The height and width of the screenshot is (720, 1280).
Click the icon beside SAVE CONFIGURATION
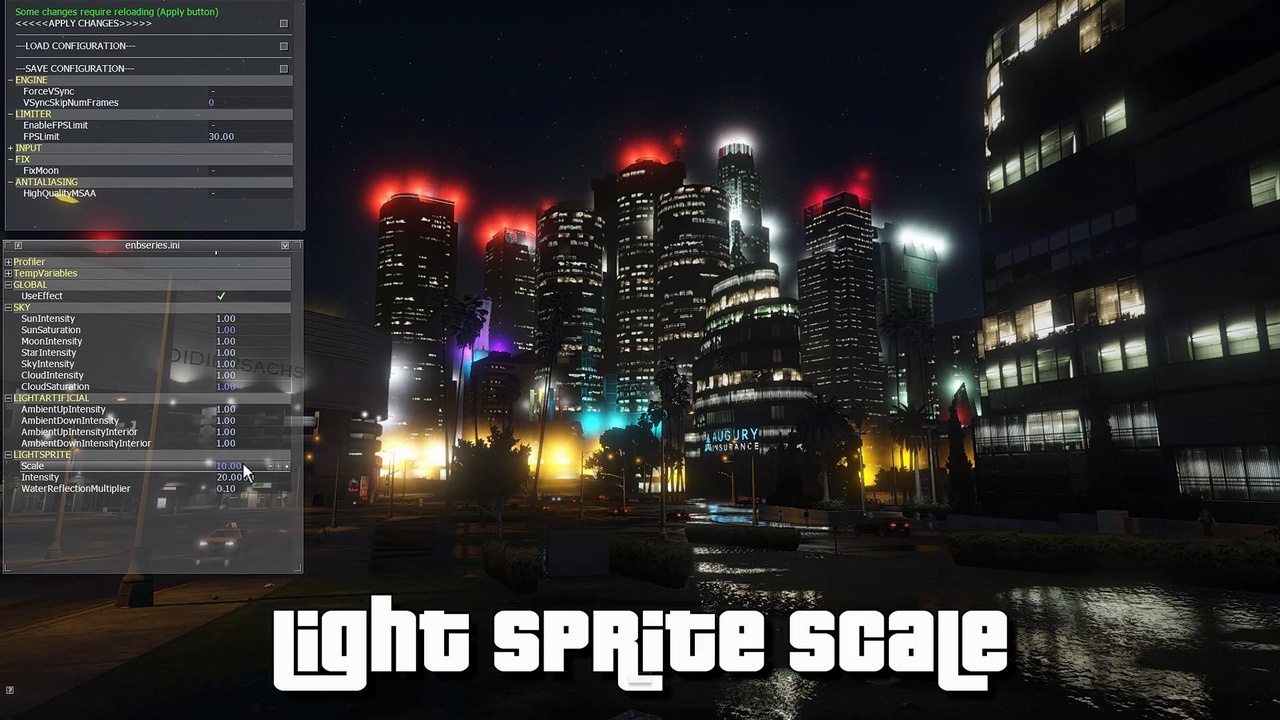coord(284,68)
